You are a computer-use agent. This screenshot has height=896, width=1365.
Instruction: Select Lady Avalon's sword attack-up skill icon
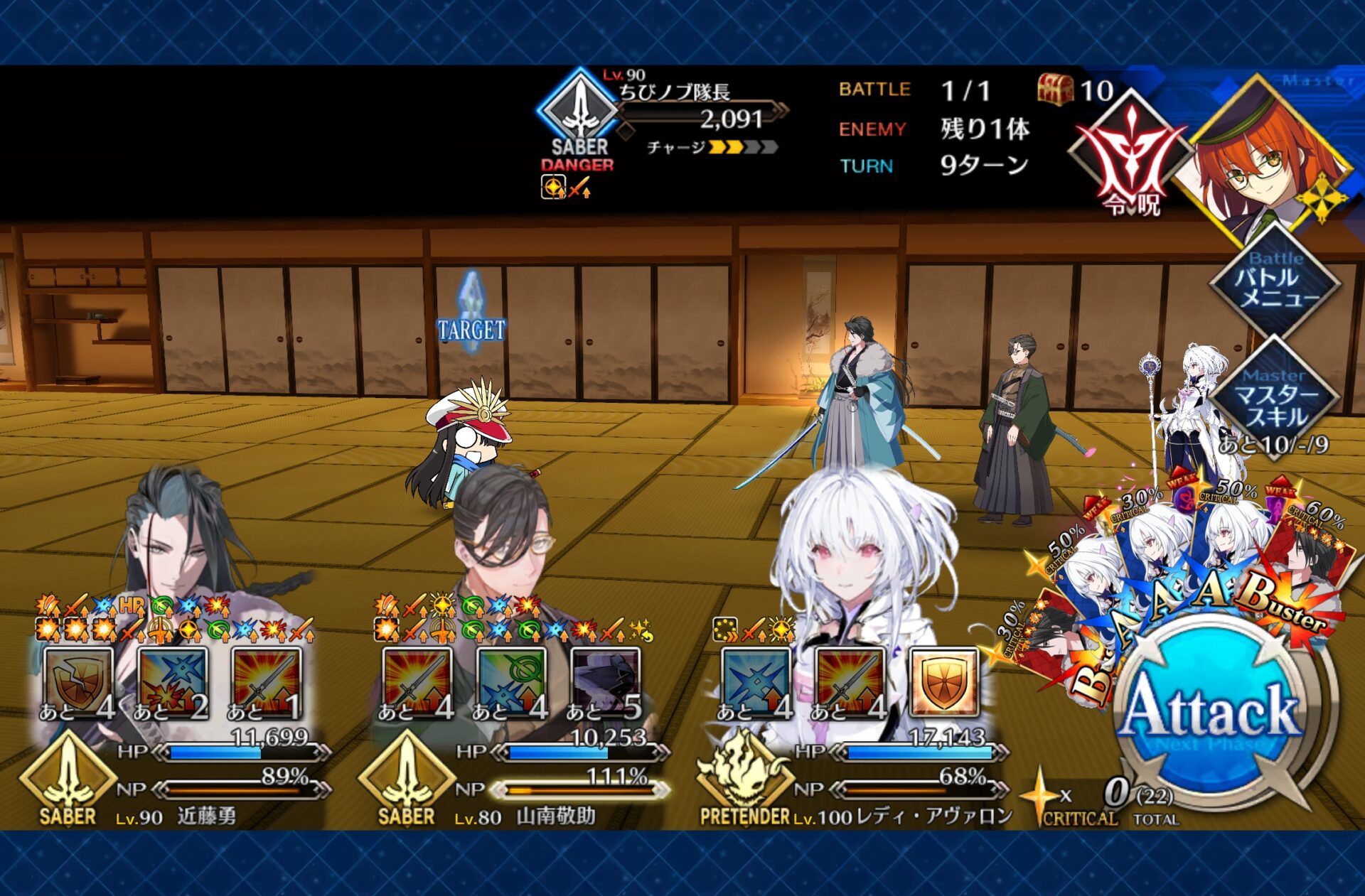(x=850, y=682)
